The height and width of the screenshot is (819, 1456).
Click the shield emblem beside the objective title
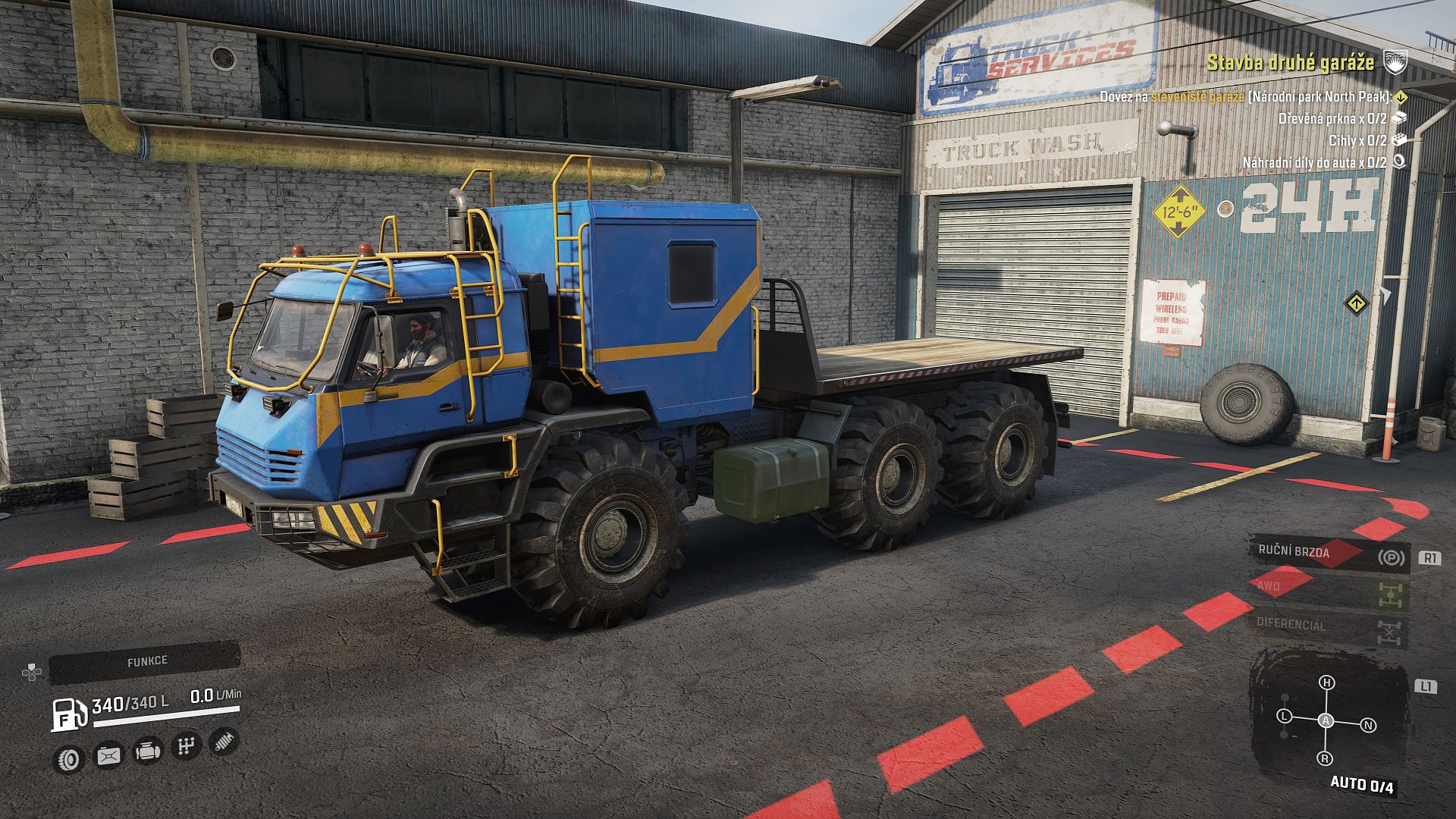coord(1395,62)
